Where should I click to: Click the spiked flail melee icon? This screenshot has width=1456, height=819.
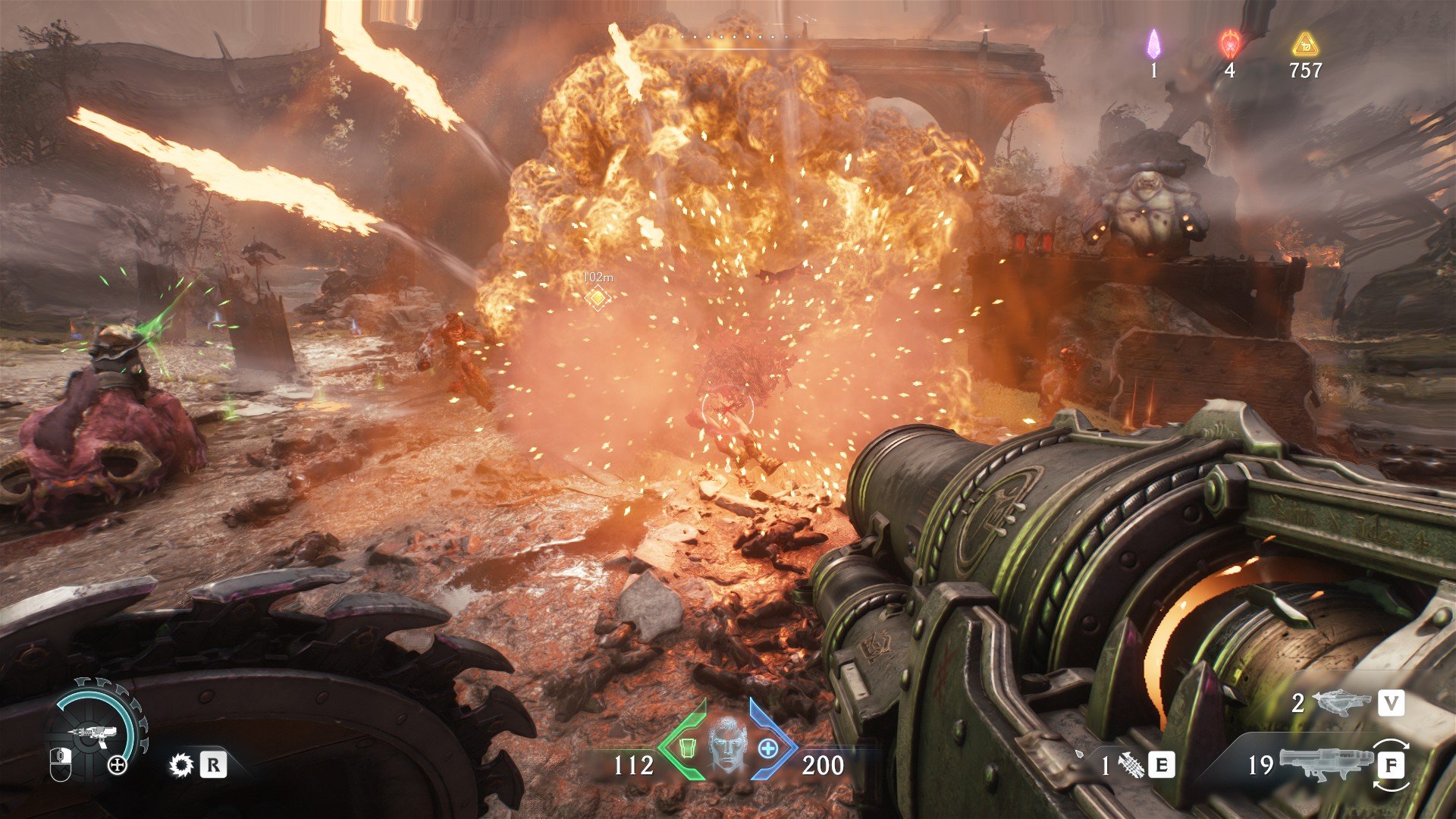1132,765
